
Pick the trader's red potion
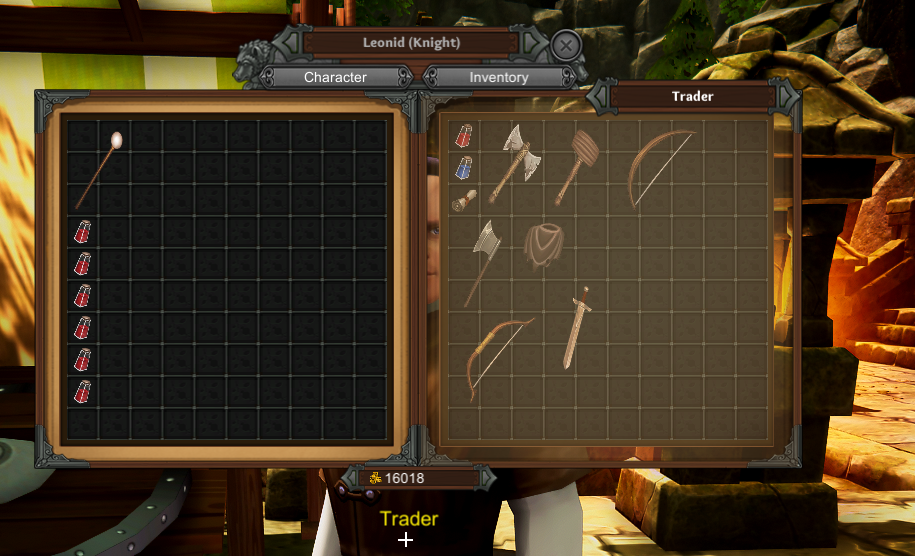464,136
